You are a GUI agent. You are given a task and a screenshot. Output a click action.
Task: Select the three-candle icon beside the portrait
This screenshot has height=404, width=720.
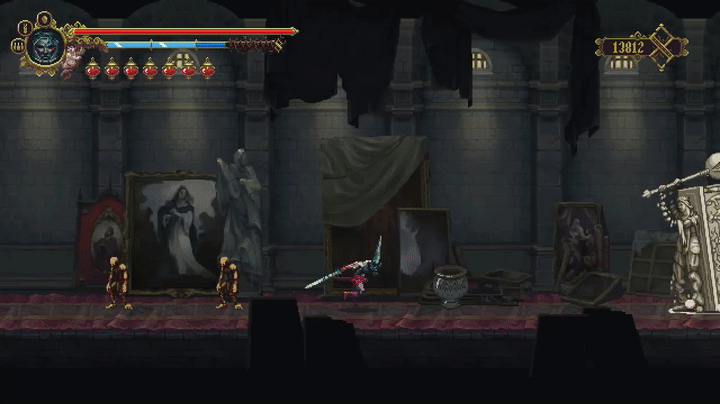18,46
